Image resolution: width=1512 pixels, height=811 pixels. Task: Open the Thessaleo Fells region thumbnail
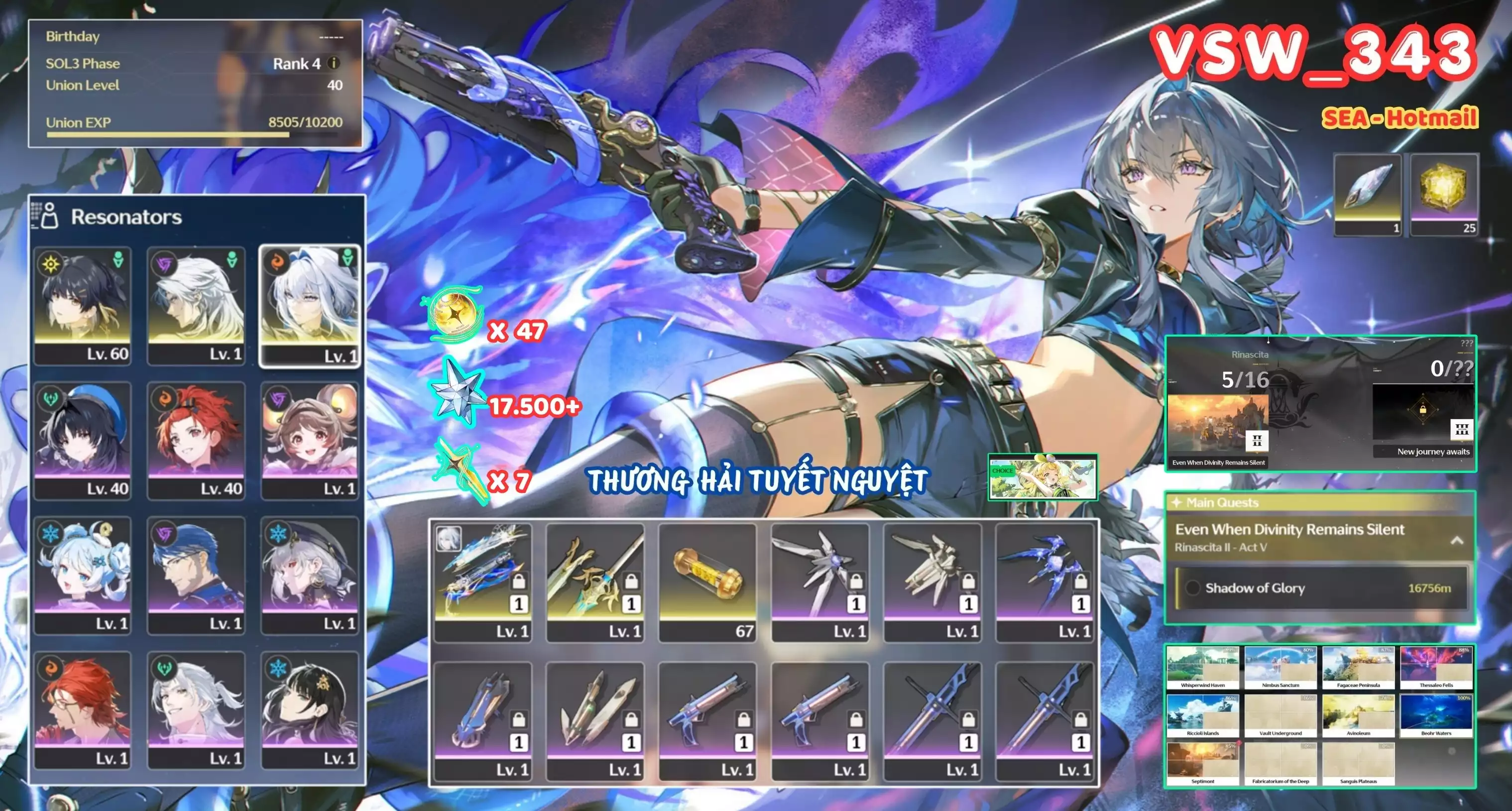(1436, 668)
